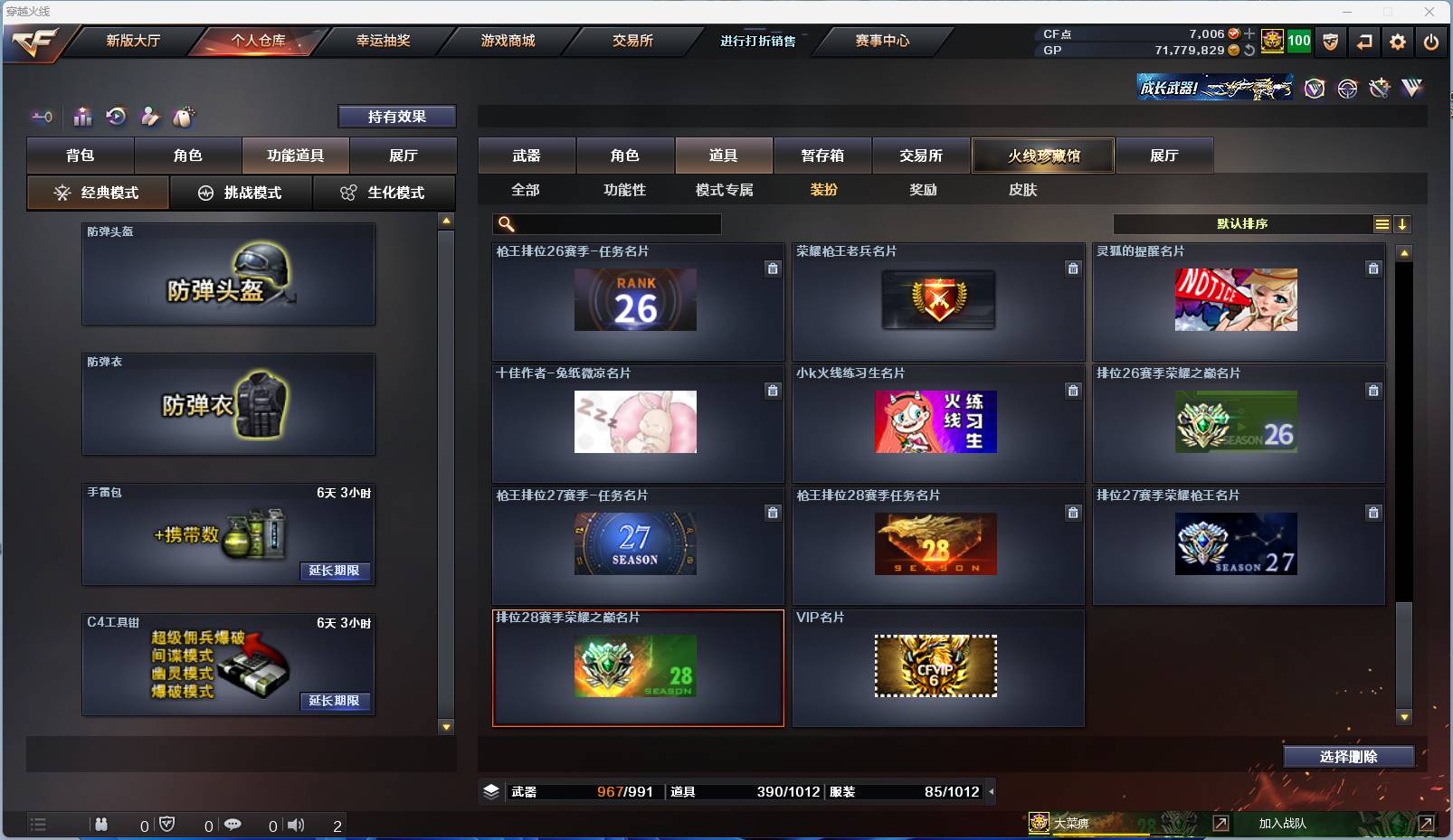Click the power exit icon top-right
Image resolution: width=1453 pixels, height=840 pixels.
(x=1430, y=42)
